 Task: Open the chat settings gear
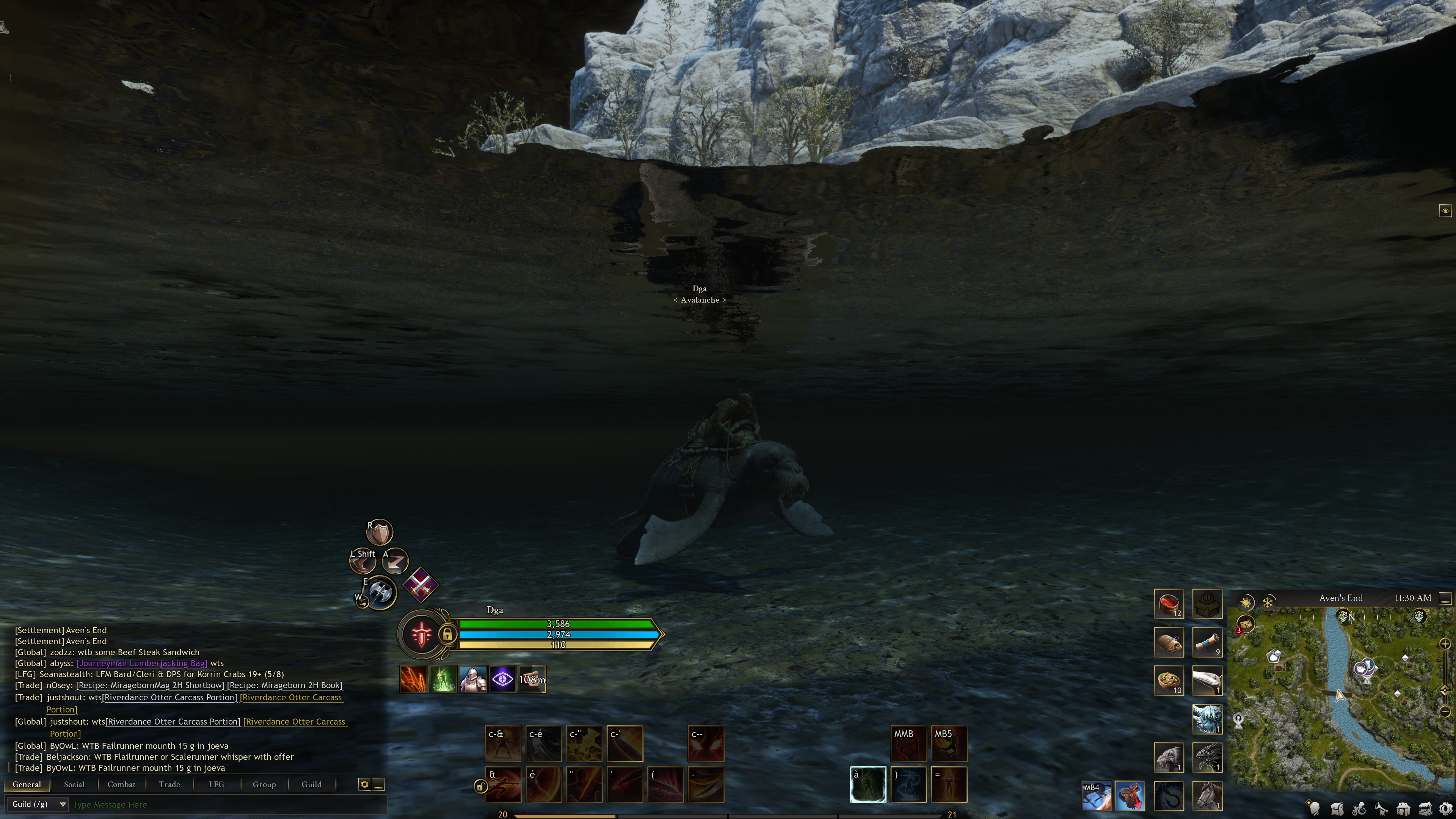point(364,784)
